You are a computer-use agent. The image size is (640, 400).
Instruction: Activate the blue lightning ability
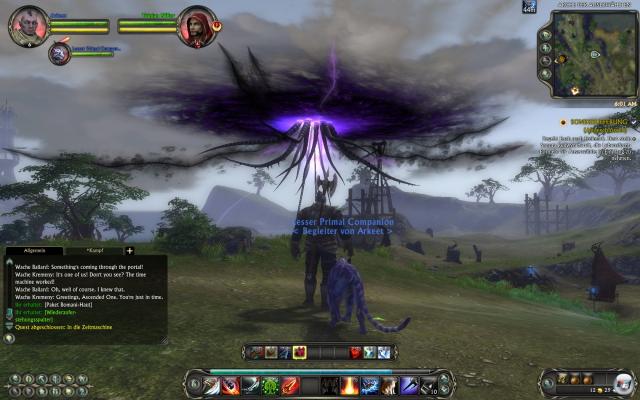tap(370, 385)
